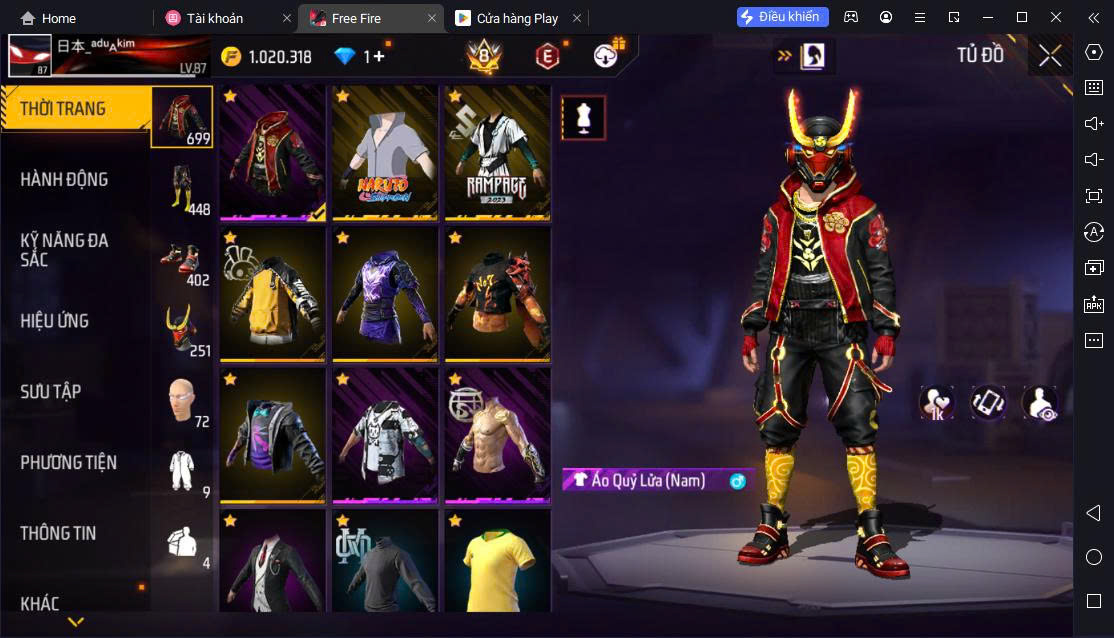Image resolution: width=1114 pixels, height=638 pixels.
Task: Select the red hooded demon jacket
Action: tap(273, 152)
